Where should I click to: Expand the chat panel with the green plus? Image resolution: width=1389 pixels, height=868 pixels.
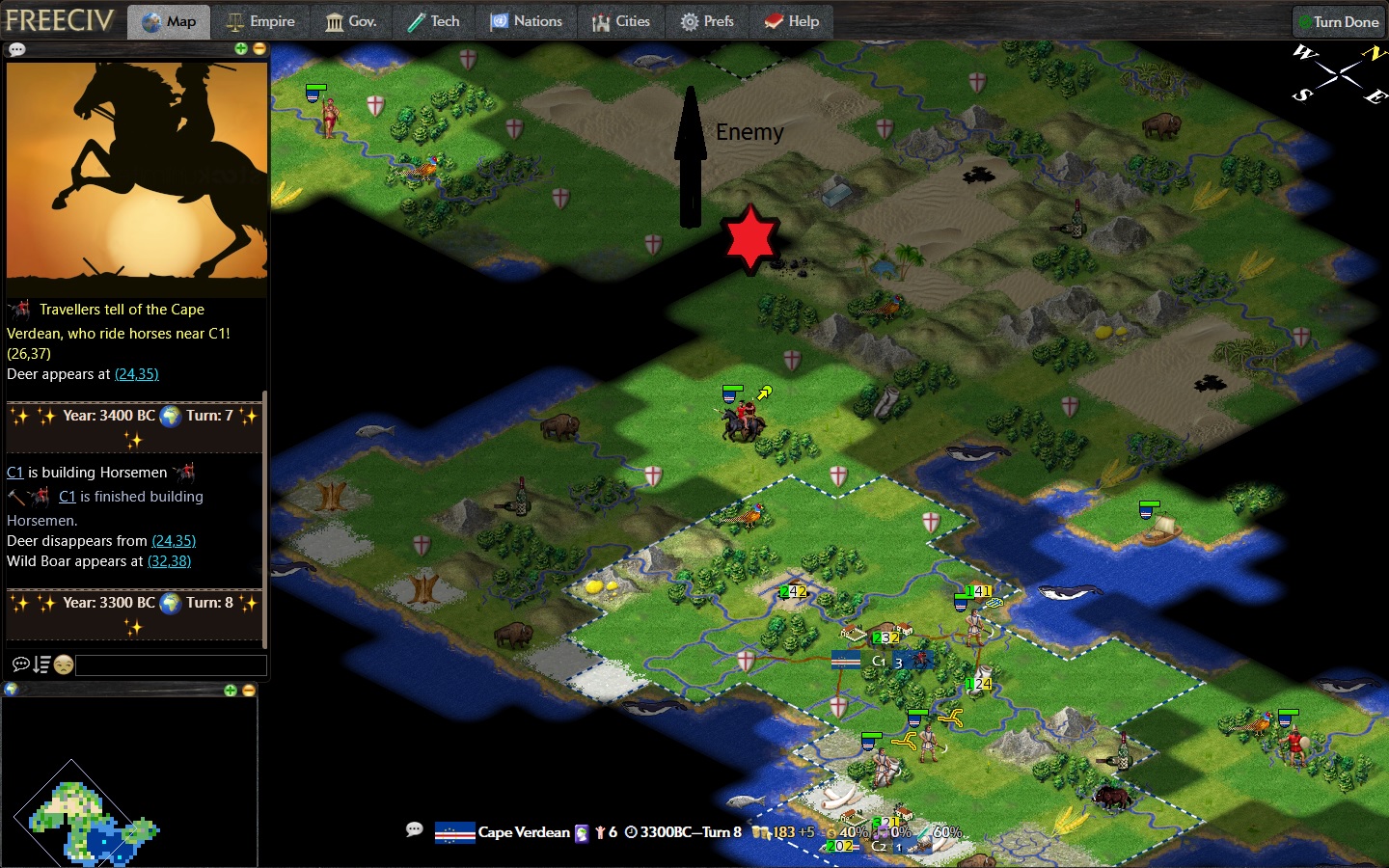[x=241, y=48]
